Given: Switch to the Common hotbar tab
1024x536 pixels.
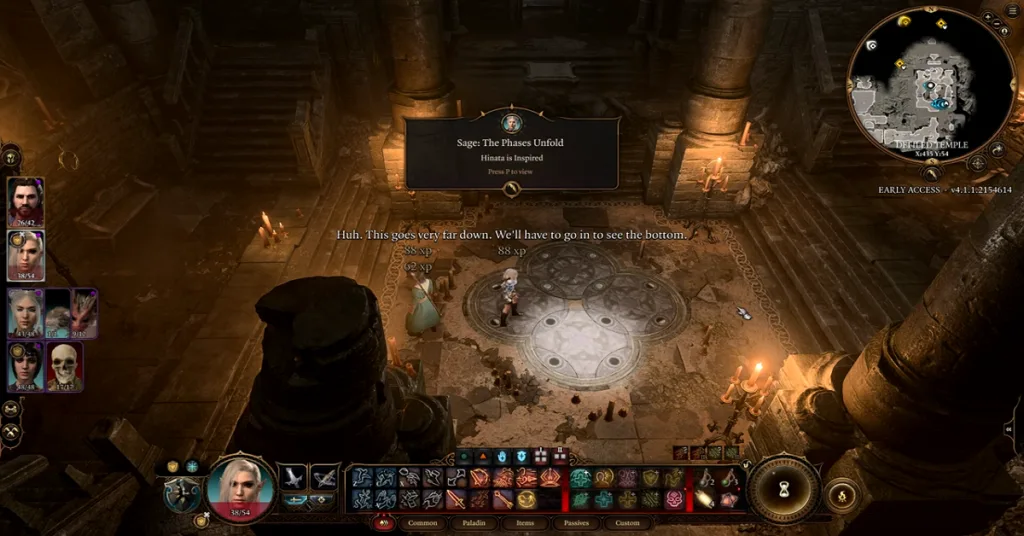Looking at the screenshot, I should [x=423, y=523].
